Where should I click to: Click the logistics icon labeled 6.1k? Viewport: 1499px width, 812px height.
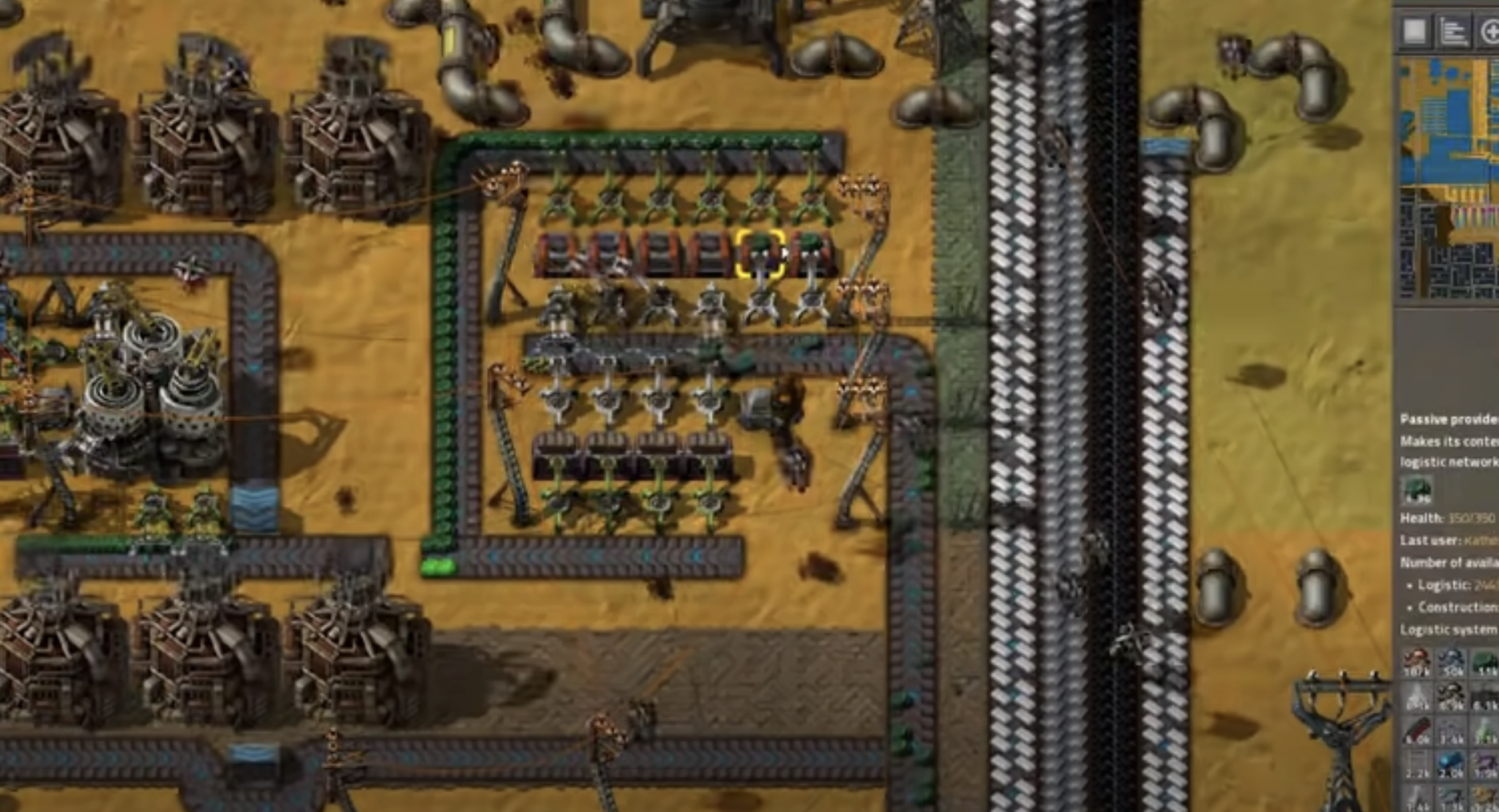point(1484,696)
